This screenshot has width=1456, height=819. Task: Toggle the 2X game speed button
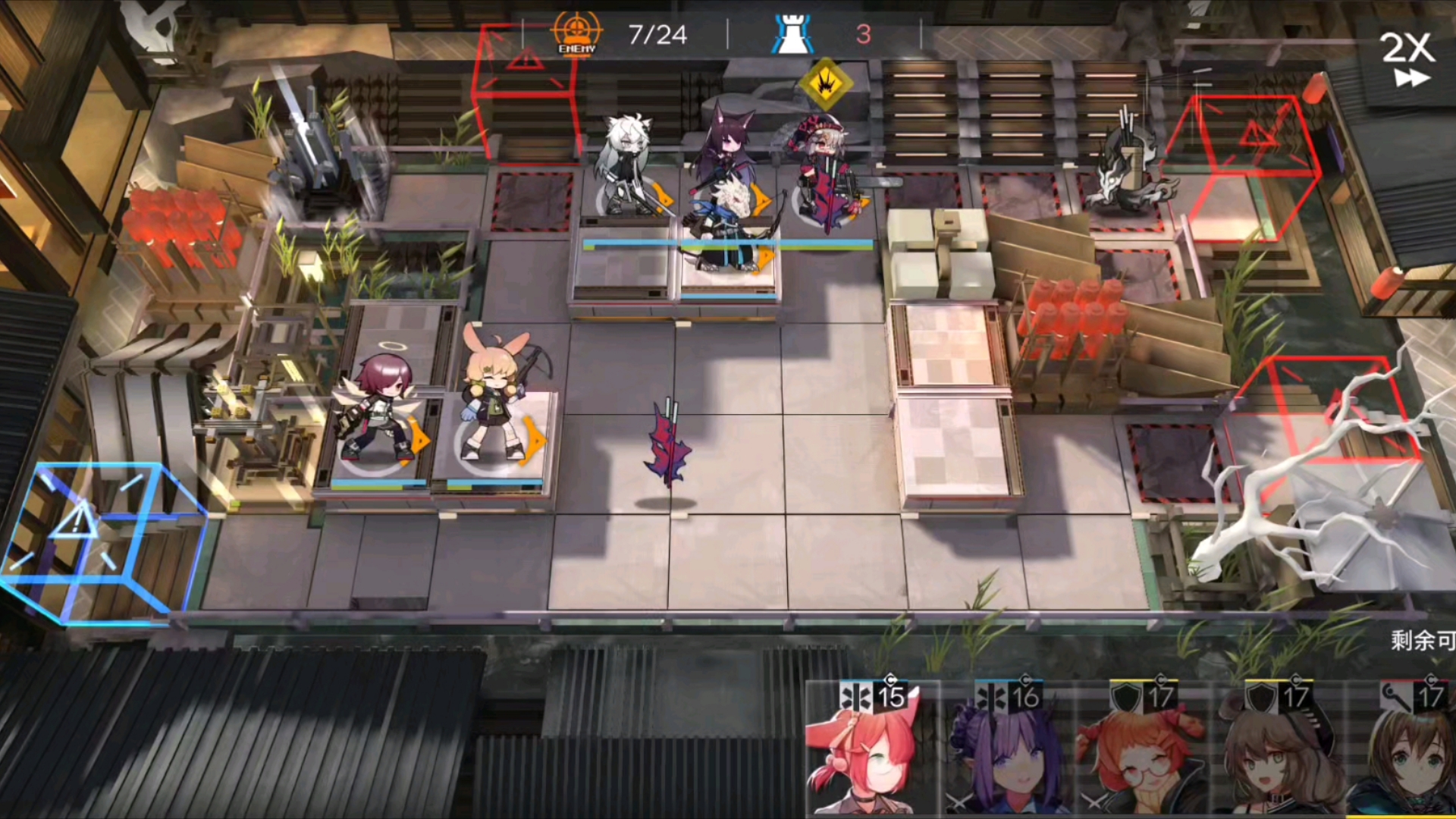[x=1407, y=58]
